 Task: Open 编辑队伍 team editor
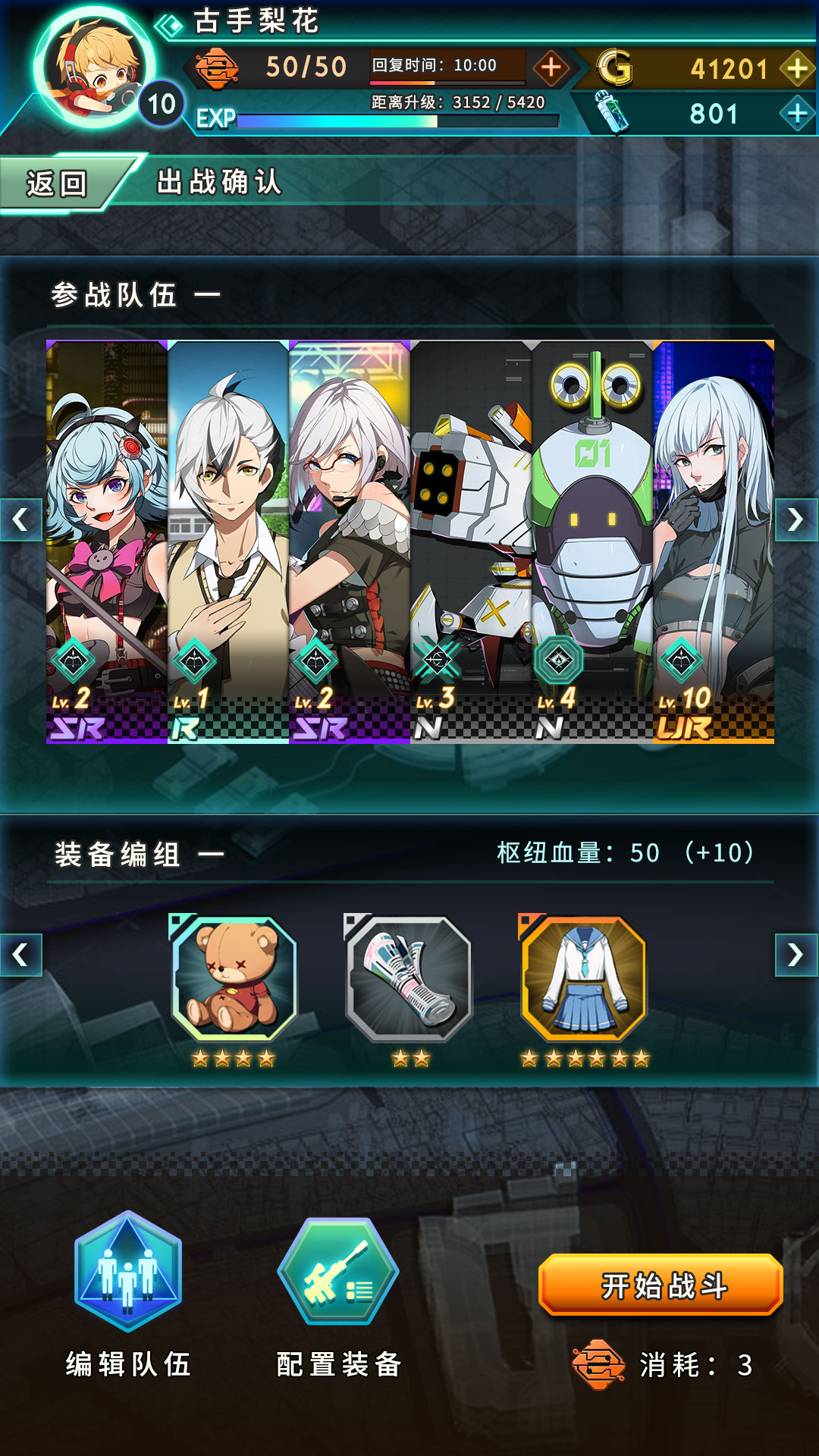pos(128,1274)
